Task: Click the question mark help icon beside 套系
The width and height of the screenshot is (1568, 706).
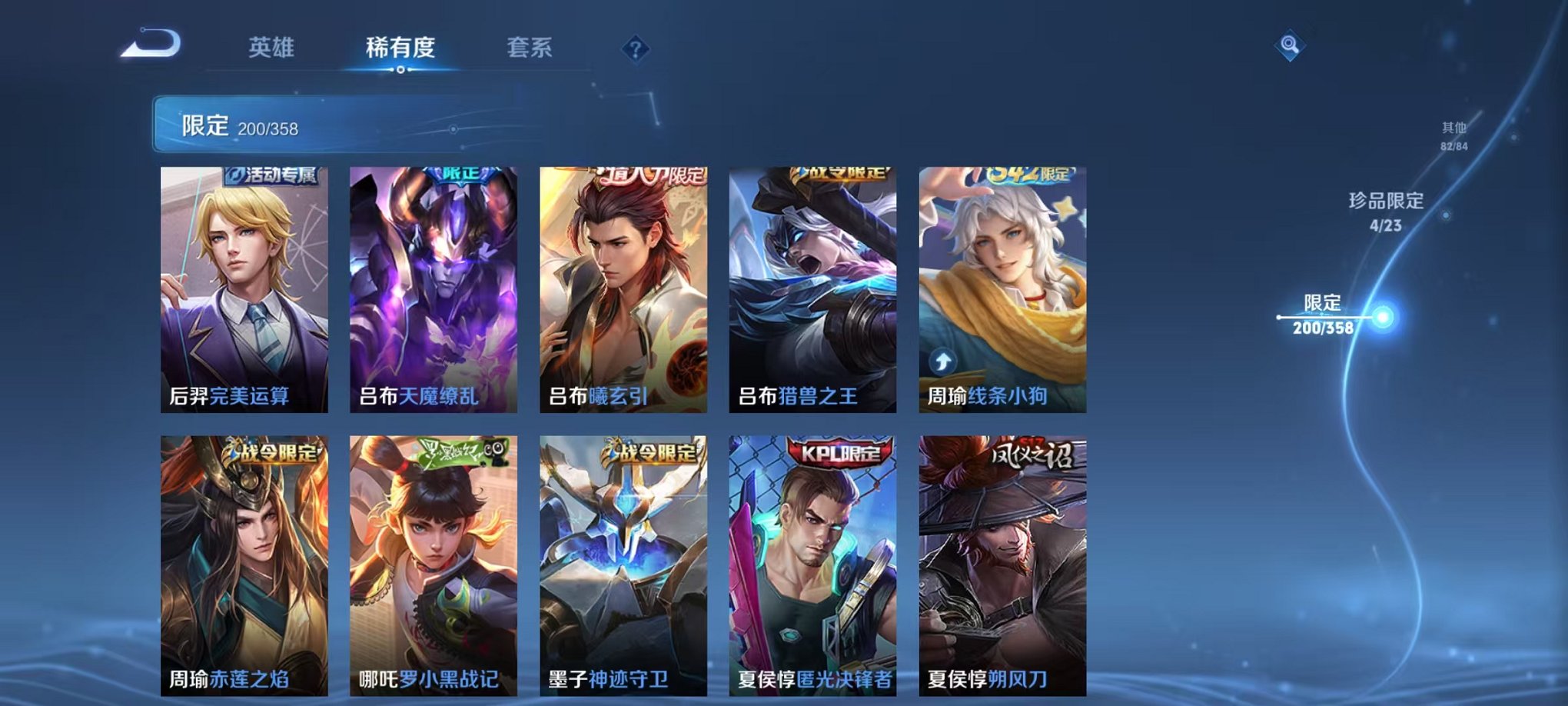Action: [635, 48]
